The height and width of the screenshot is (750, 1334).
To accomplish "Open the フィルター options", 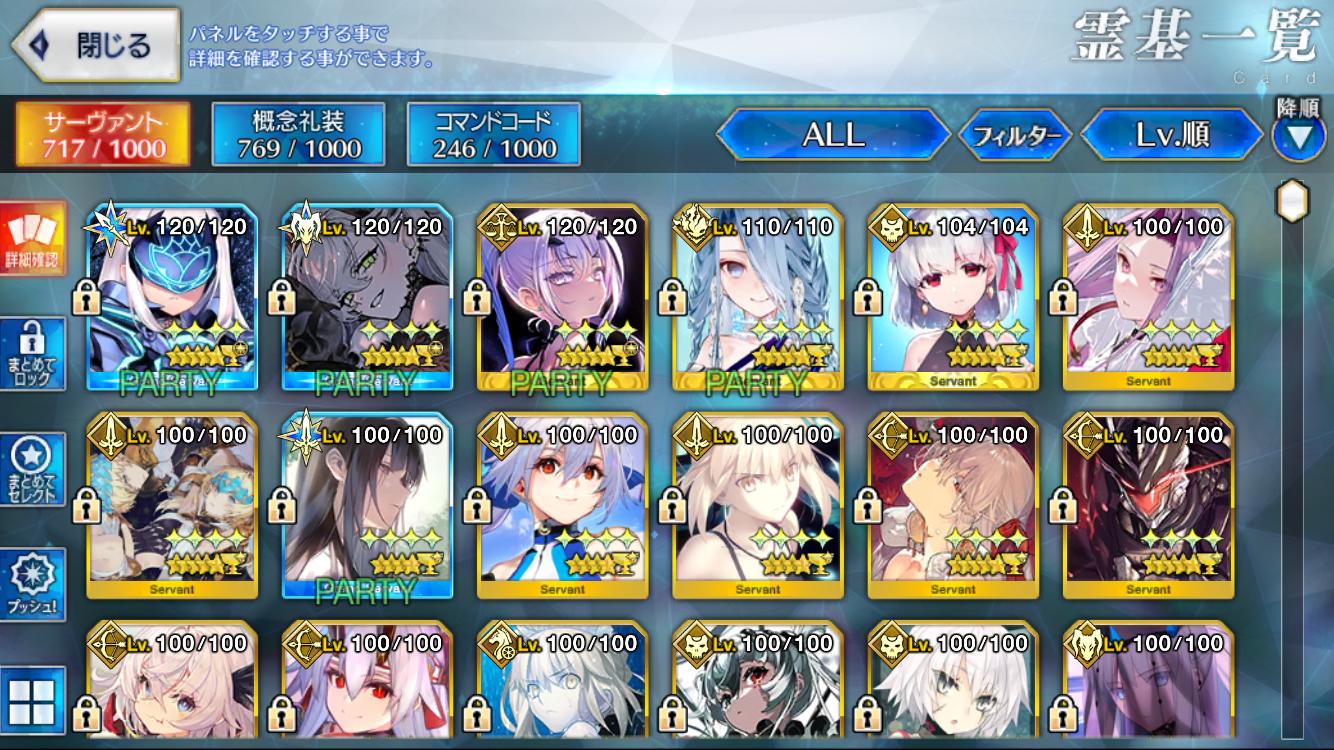I will pyautogui.click(x=1016, y=135).
